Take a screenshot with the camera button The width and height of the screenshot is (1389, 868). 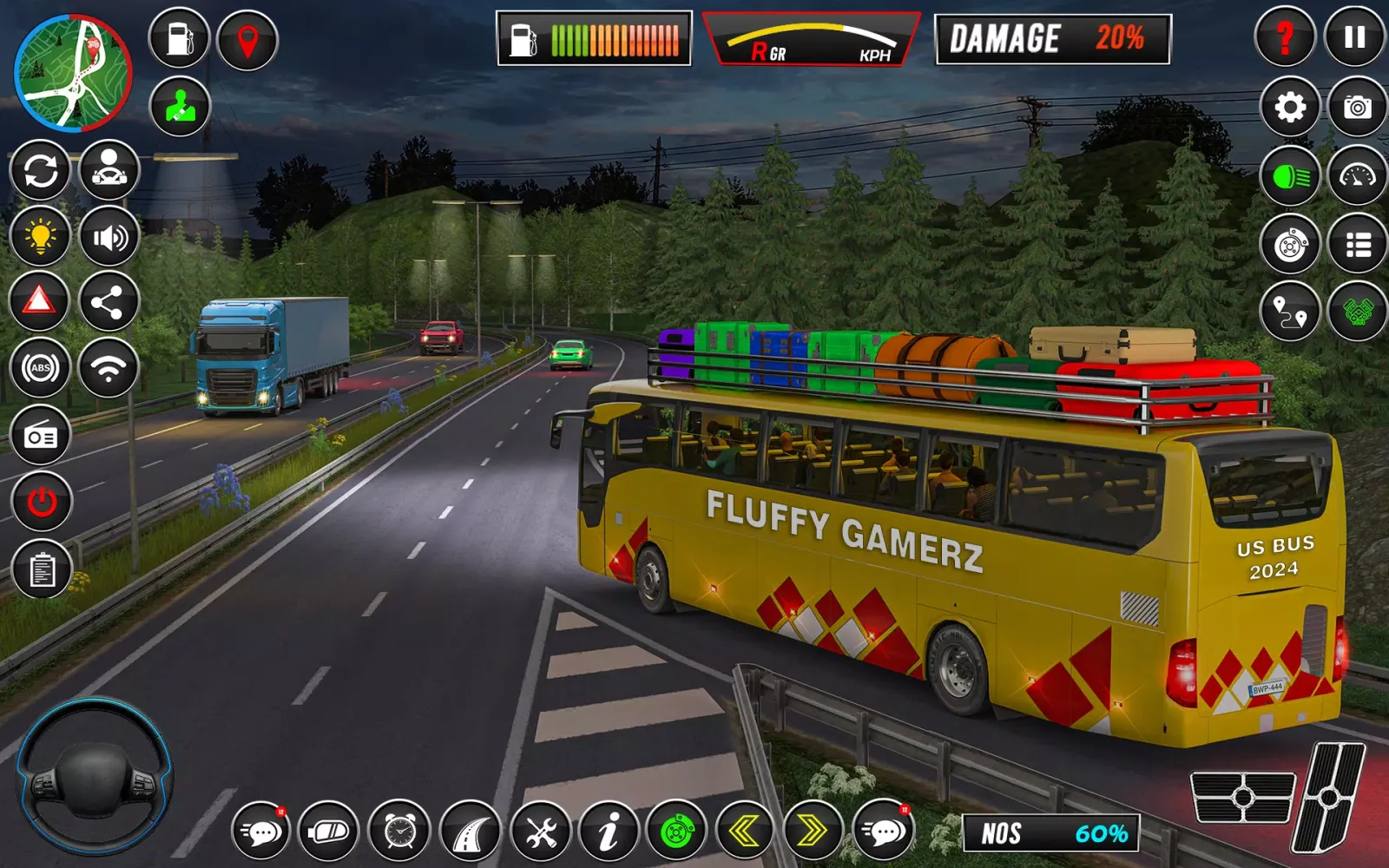coord(1358,107)
